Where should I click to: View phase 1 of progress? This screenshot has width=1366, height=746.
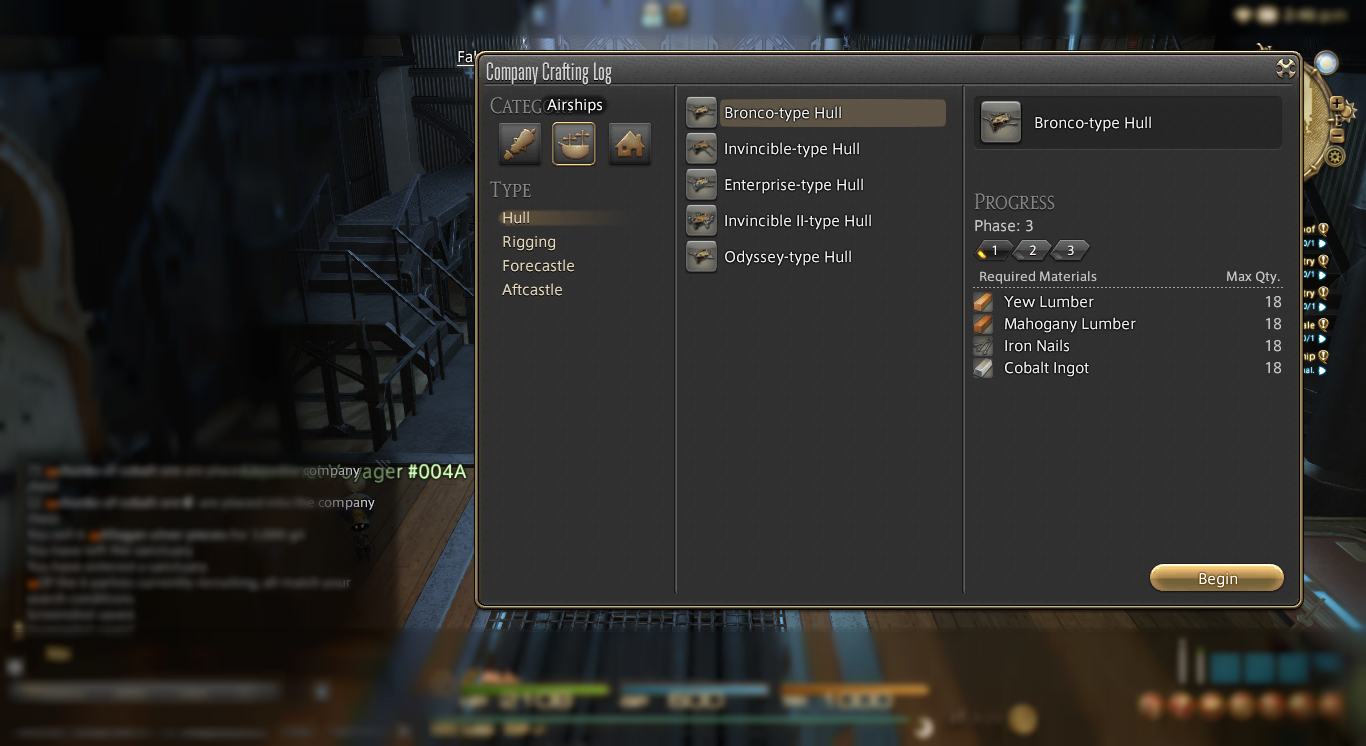[x=994, y=250]
